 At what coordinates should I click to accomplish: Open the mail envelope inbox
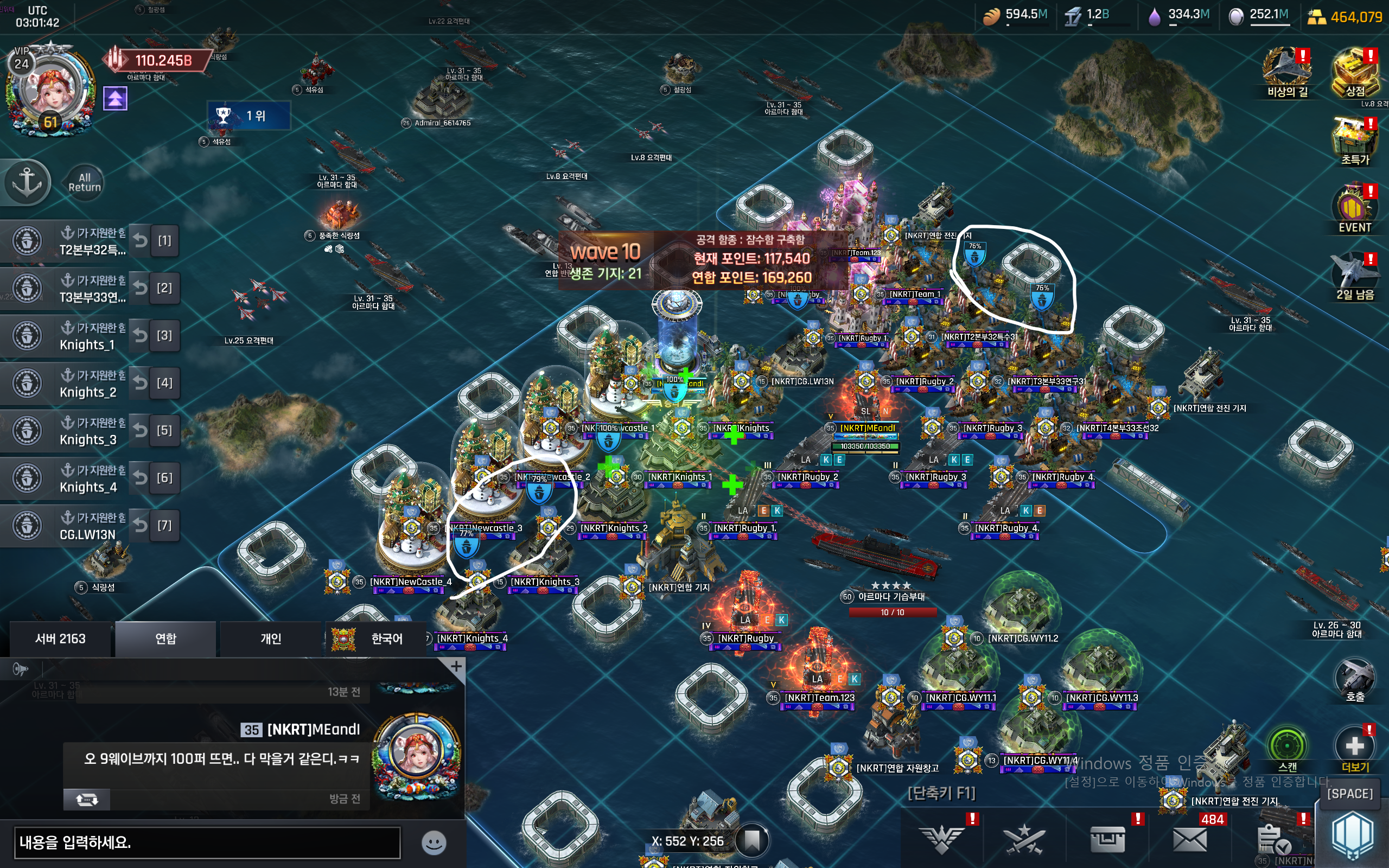tap(1190, 839)
